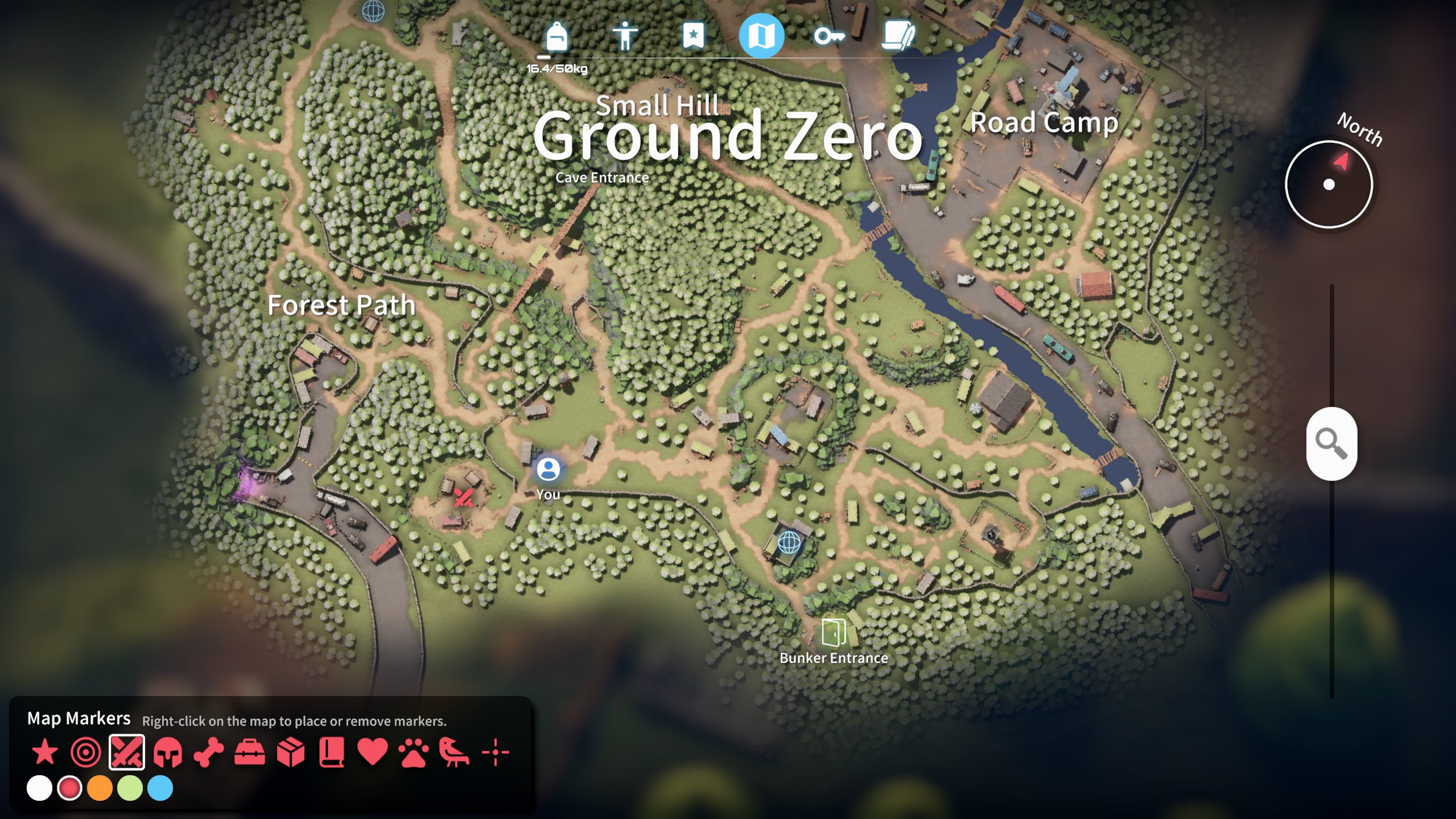
Task: Select the heart map marker
Action: tap(373, 752)
